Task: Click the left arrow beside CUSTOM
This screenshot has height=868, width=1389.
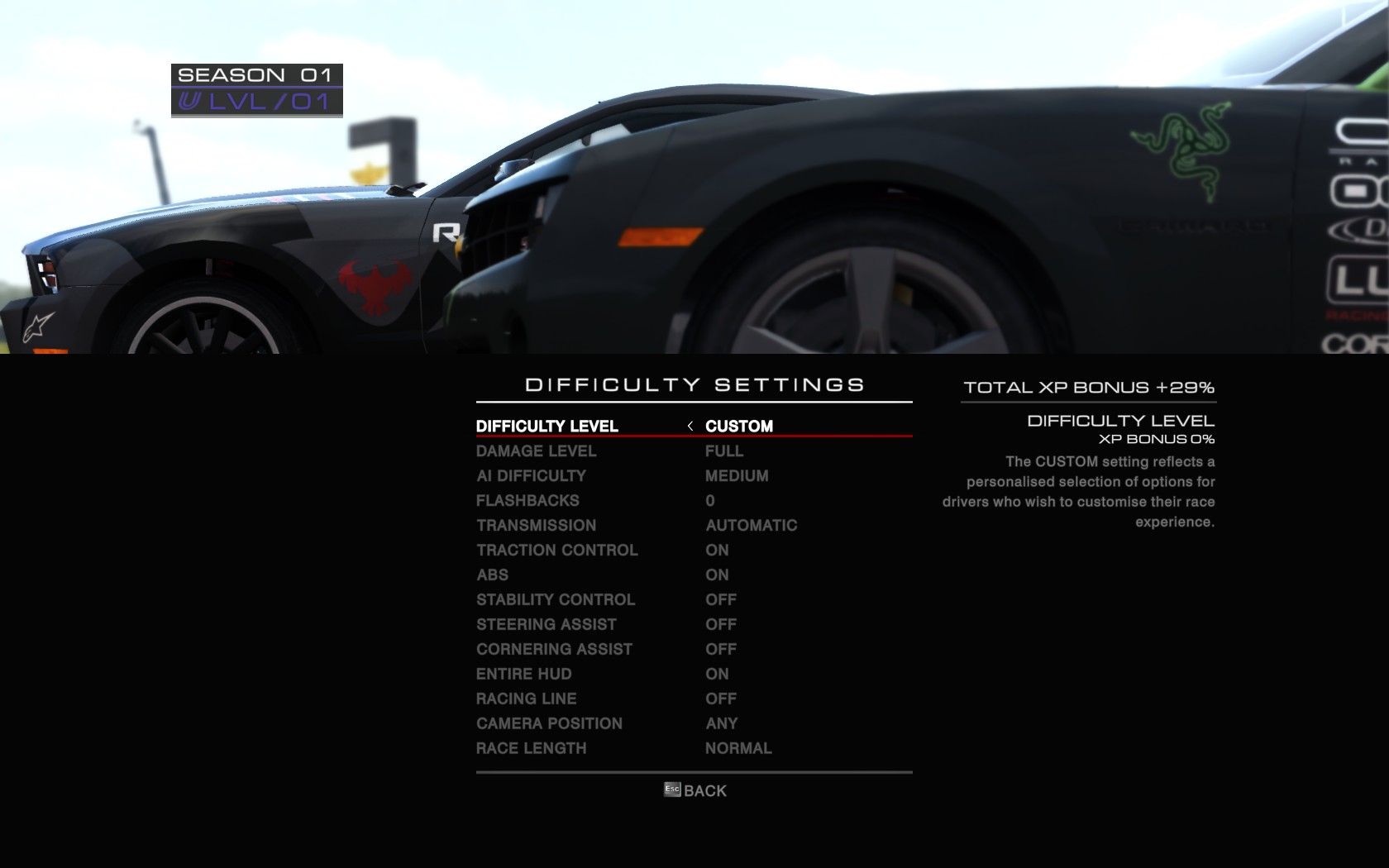Action: click(x=690, y=426)
